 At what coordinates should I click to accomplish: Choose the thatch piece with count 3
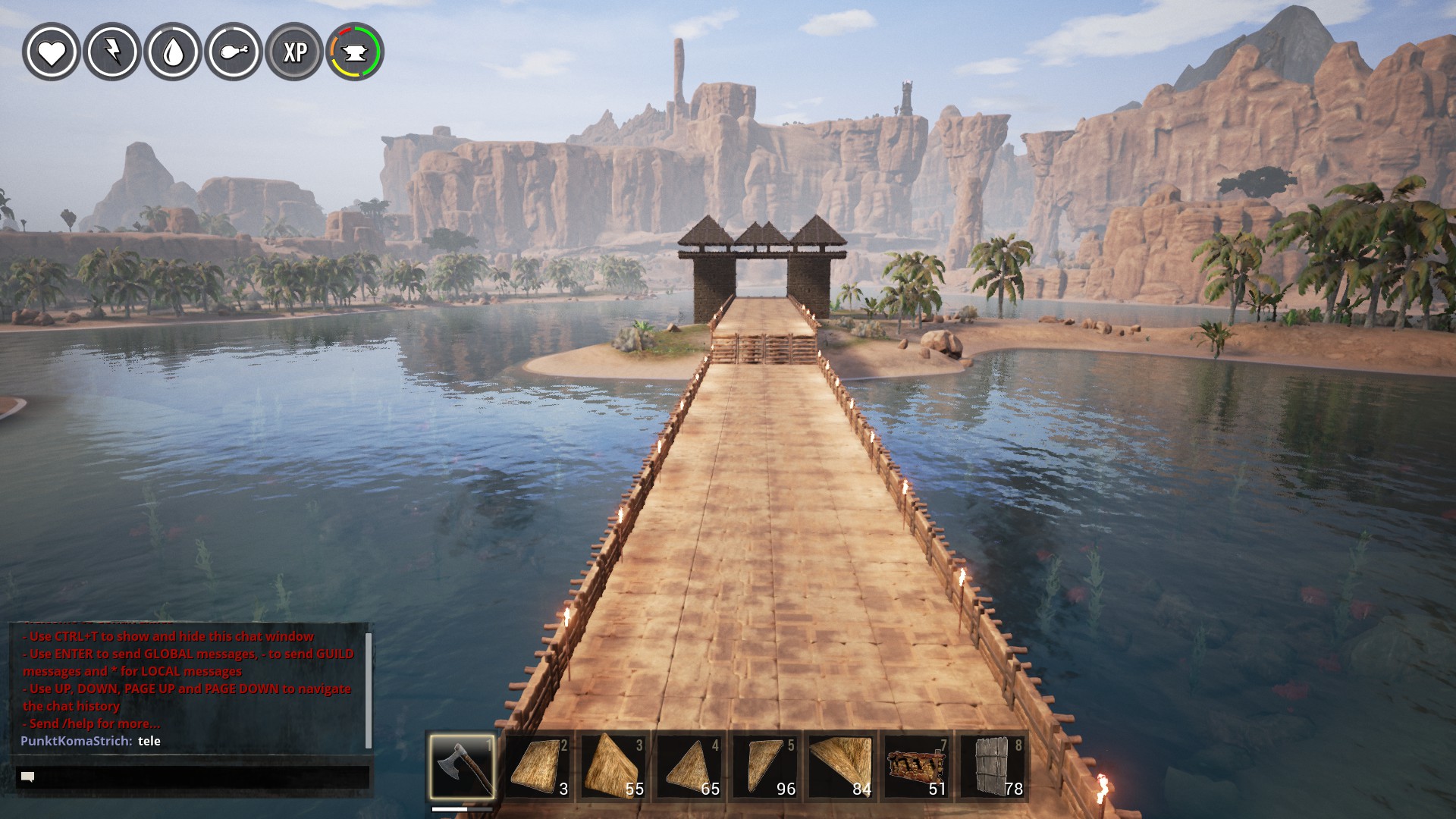538,766
